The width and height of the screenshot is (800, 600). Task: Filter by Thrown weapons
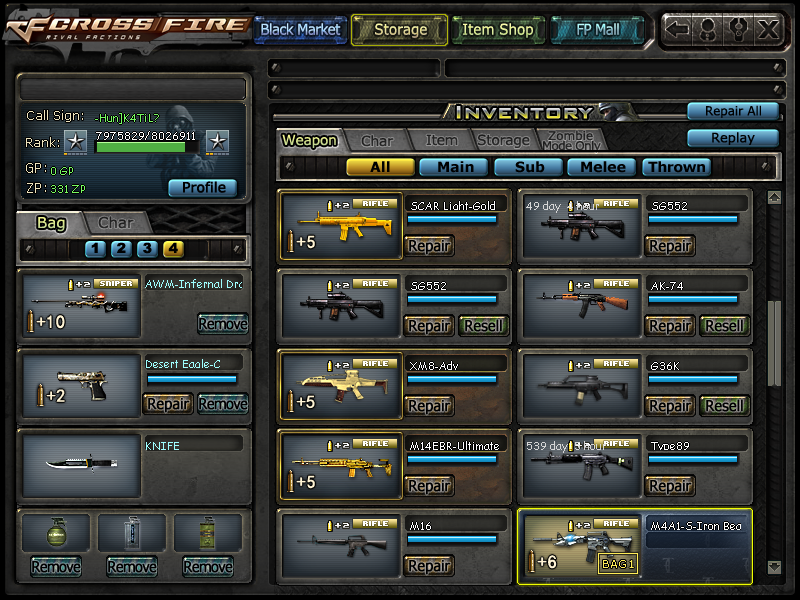pos(677,167)
